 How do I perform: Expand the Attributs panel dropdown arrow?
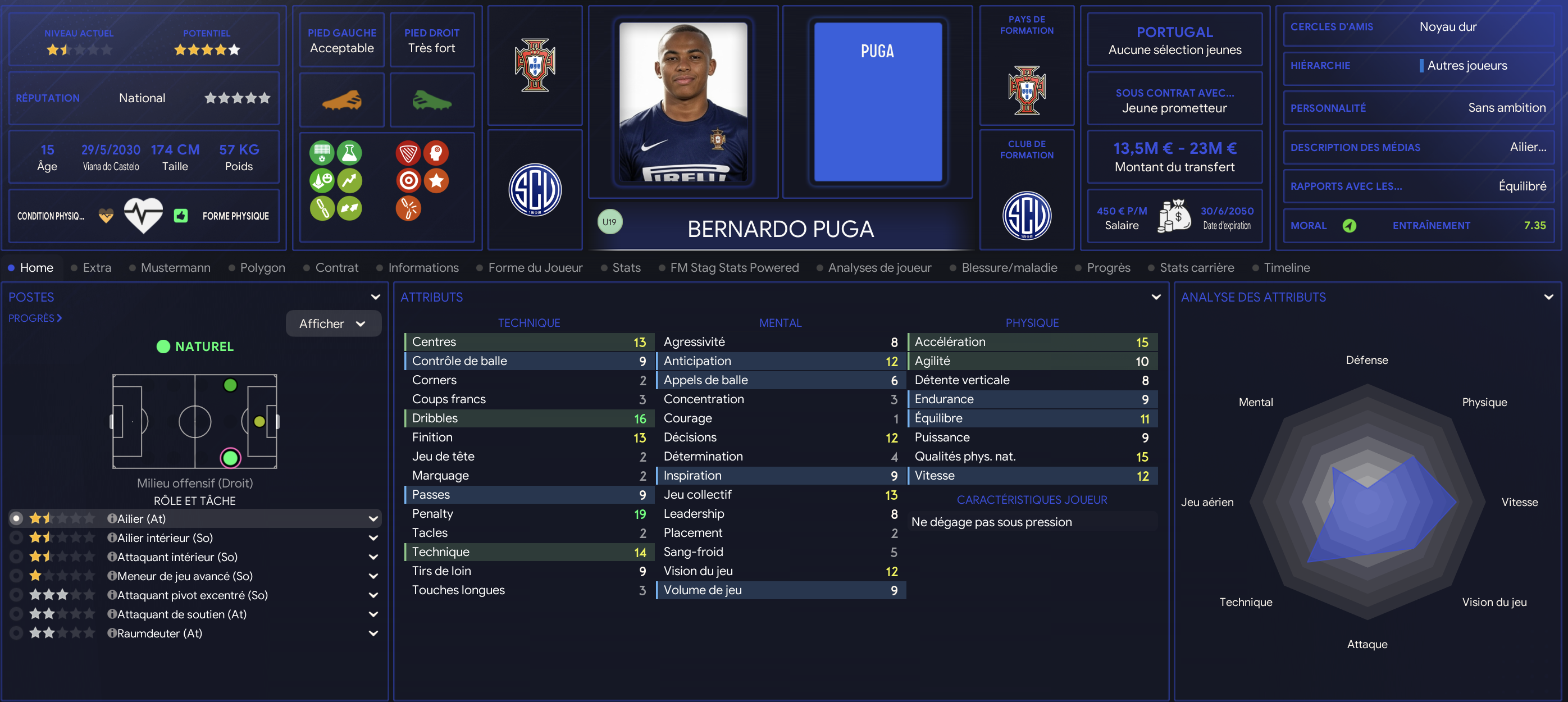click(x=1156, y=297)
